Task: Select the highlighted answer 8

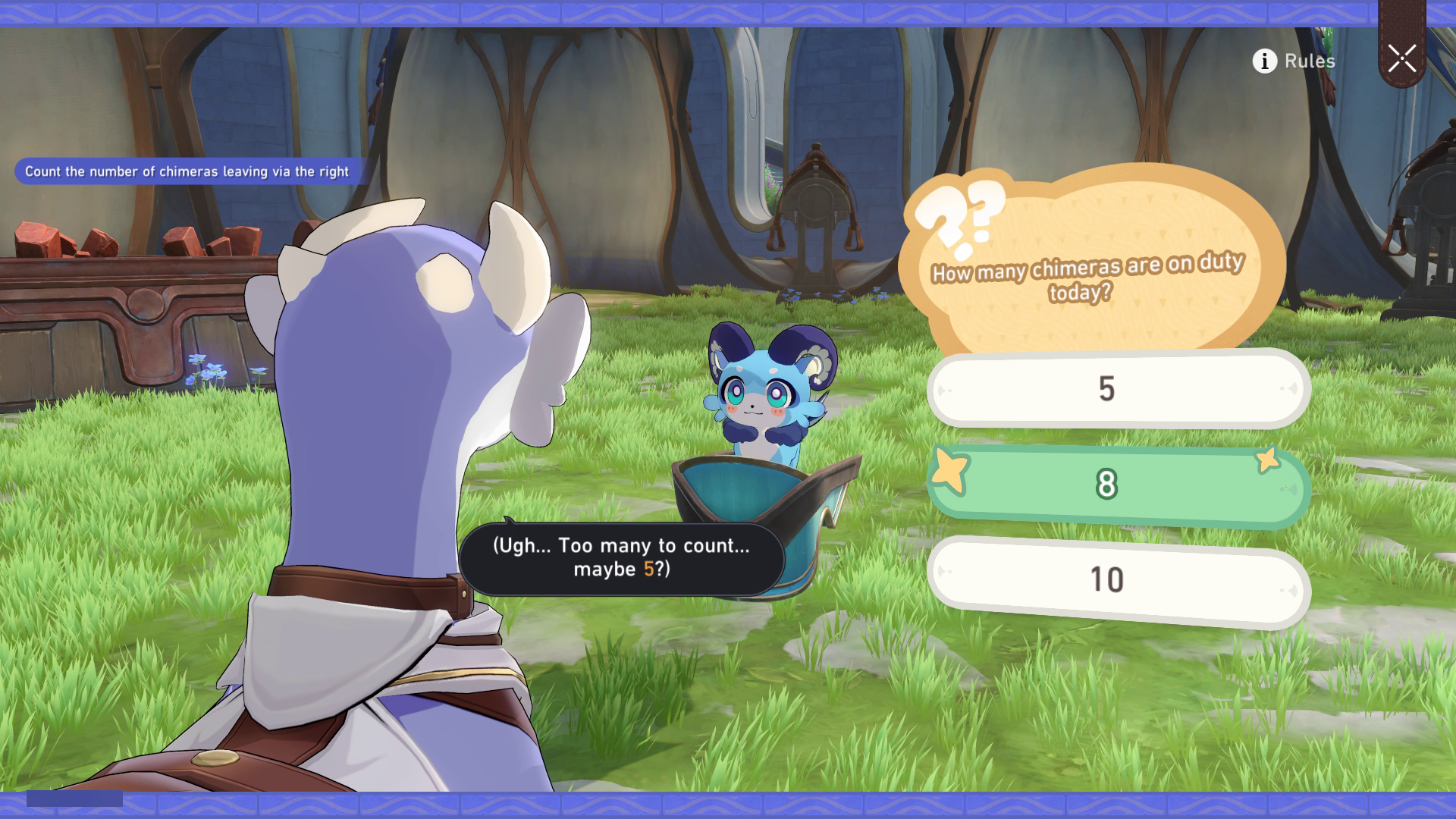Action: click(1118, 484)
